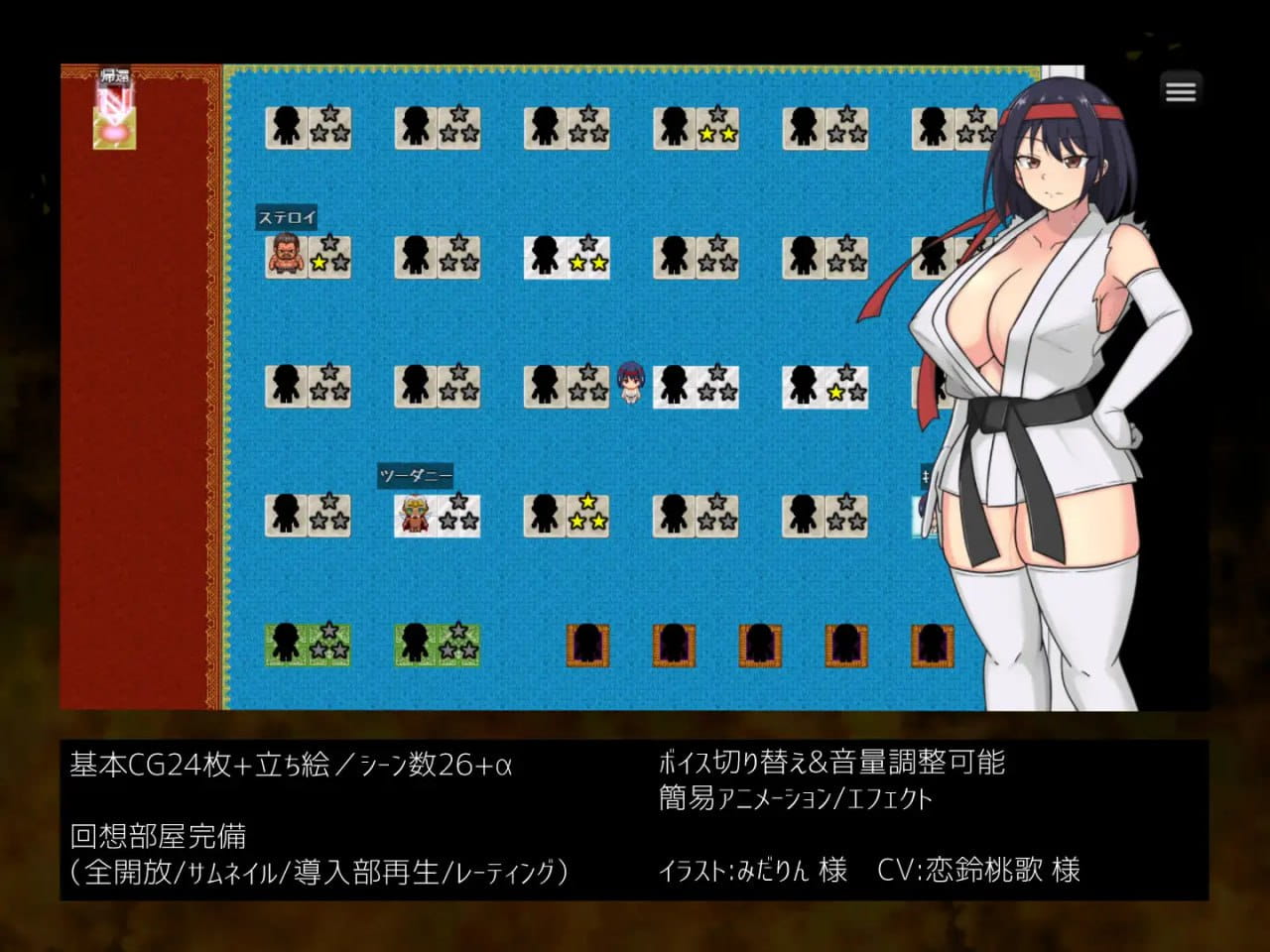Select the ステロイ character sprite
The image size is (1270, 952).
[x=284, y=256]
